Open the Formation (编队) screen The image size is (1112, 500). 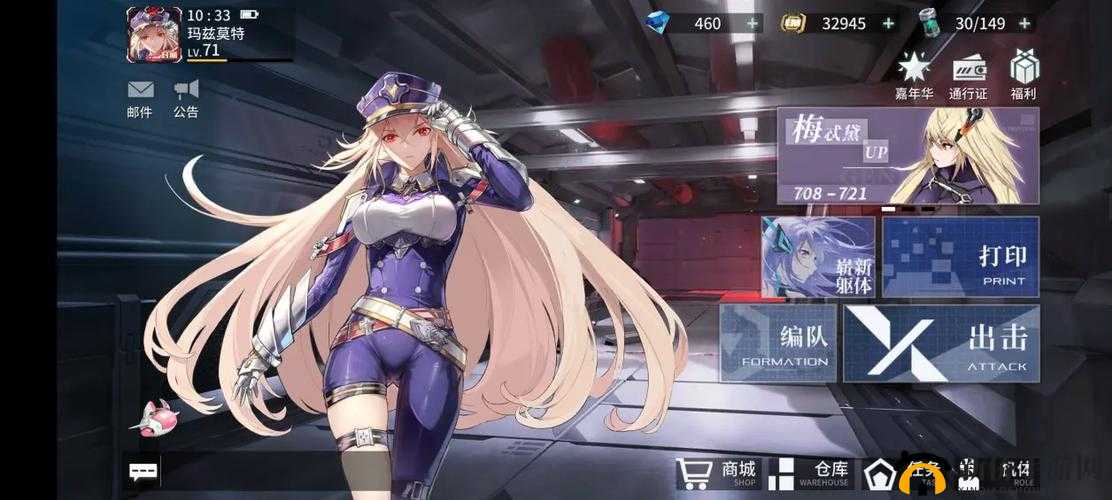tap(777, 343)
